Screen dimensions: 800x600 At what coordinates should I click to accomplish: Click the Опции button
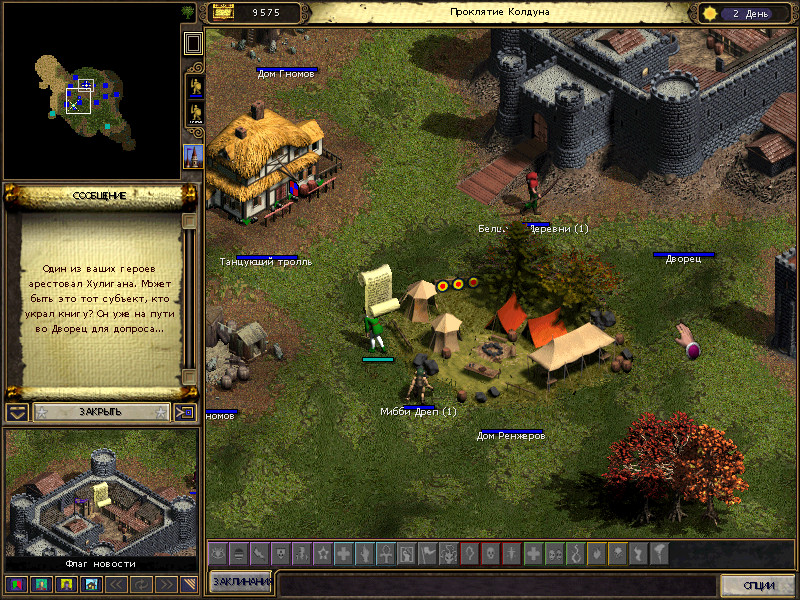758,585
